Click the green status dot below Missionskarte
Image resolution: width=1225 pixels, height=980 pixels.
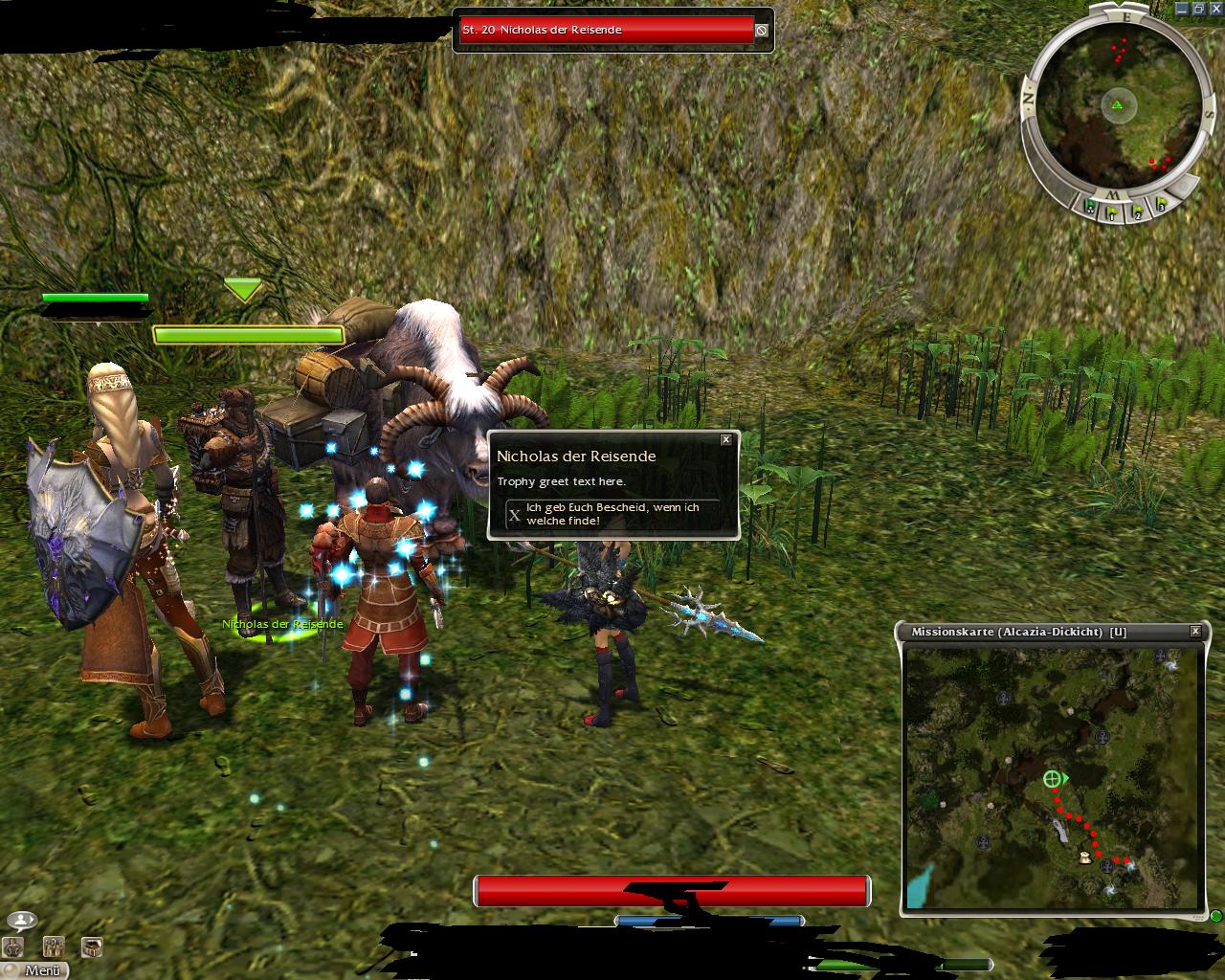[x=1214, y=915]
